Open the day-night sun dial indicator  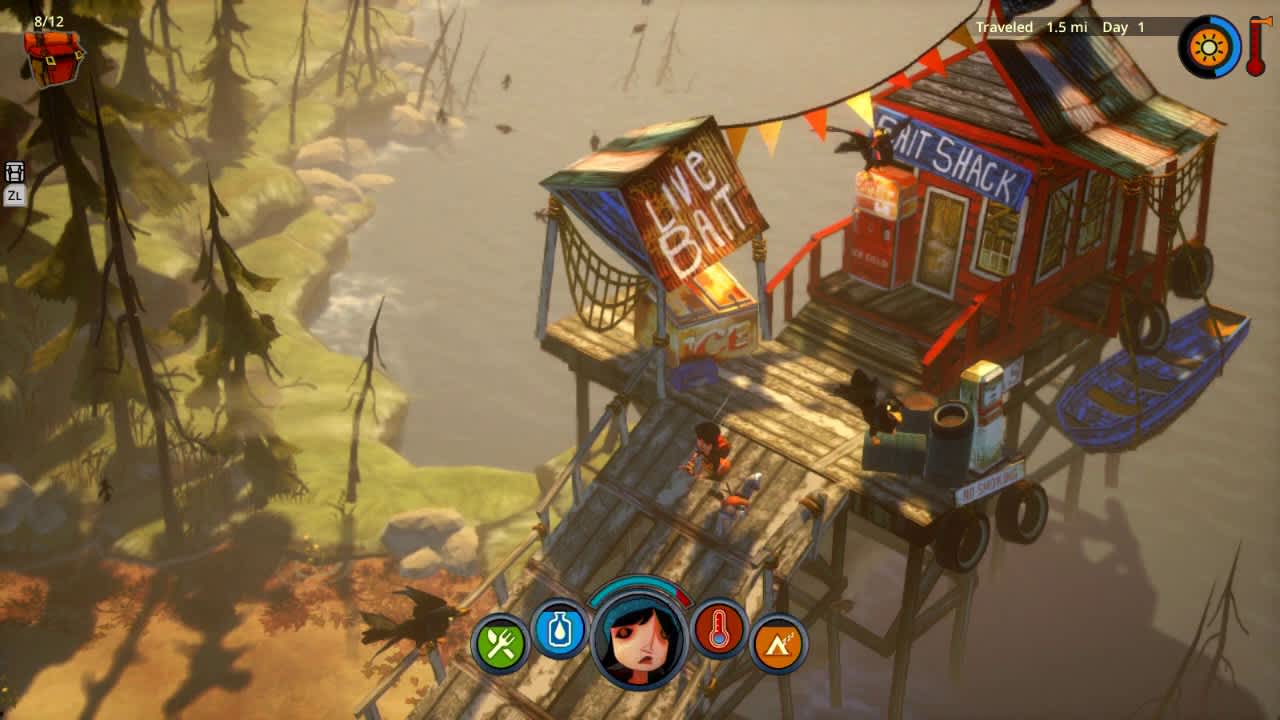[1209, 46]
